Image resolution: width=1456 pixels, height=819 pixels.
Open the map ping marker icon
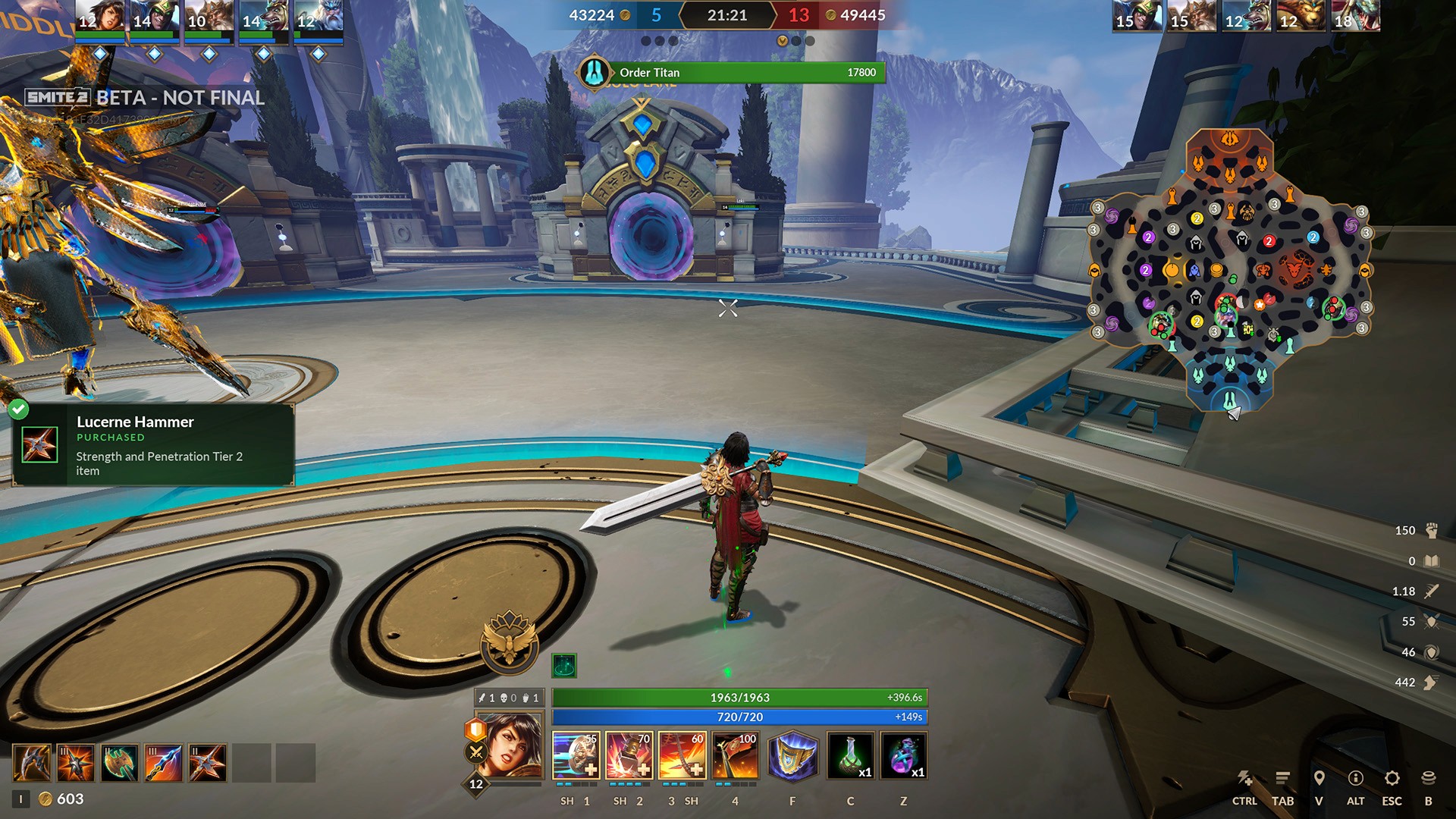point(1319,779)
